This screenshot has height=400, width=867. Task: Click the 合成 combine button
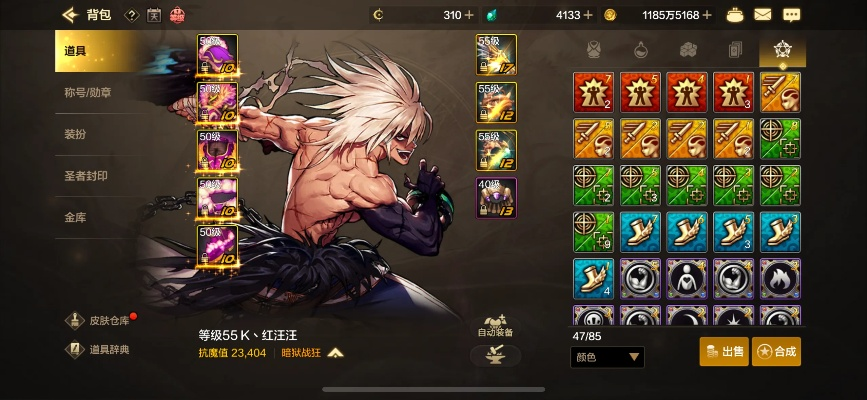(776, 352)
